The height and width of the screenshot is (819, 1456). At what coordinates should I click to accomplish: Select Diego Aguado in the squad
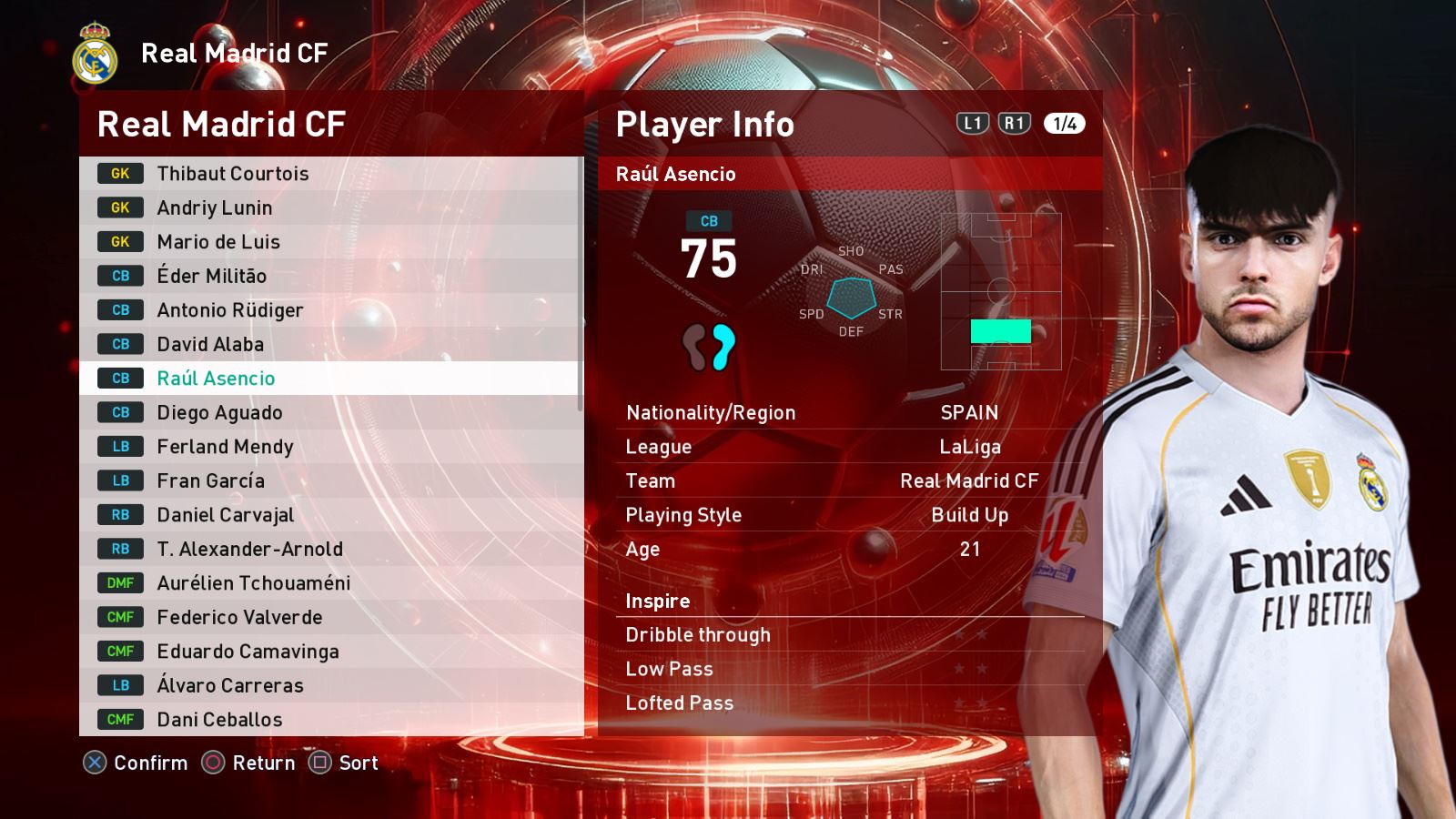pyautogui.click(x=328, y=412)
